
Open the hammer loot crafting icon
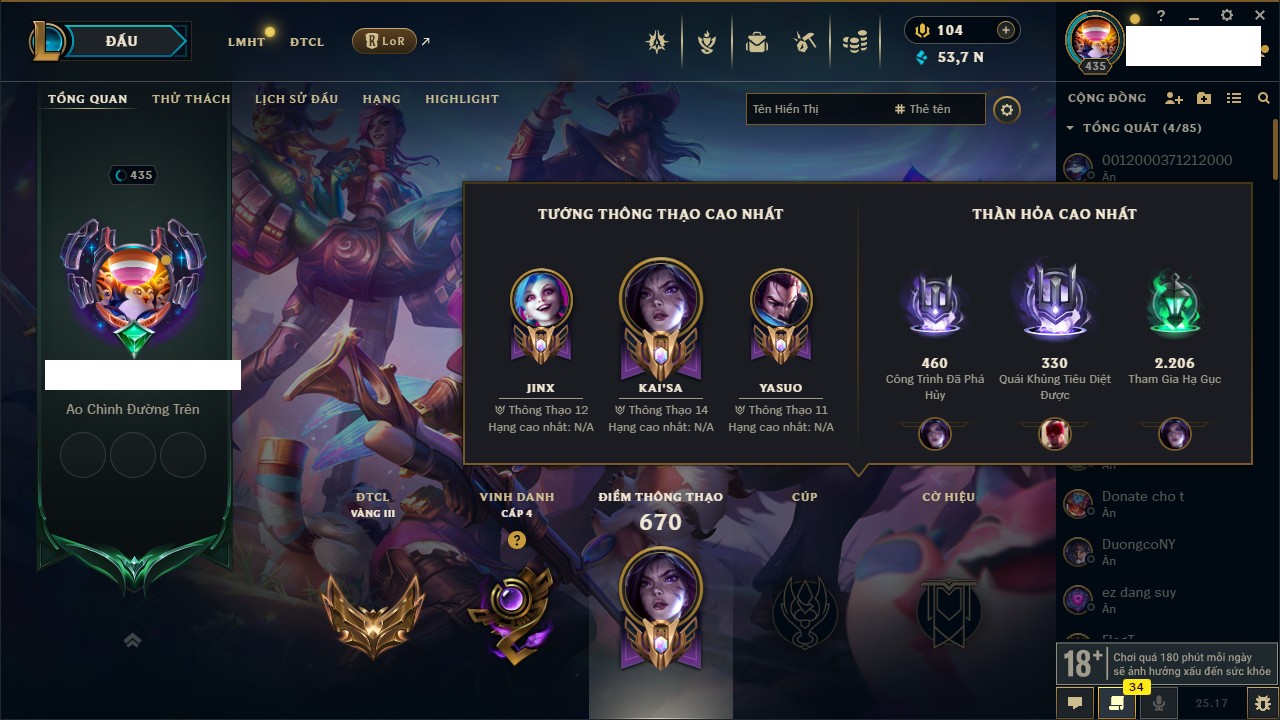coord(805,42)
